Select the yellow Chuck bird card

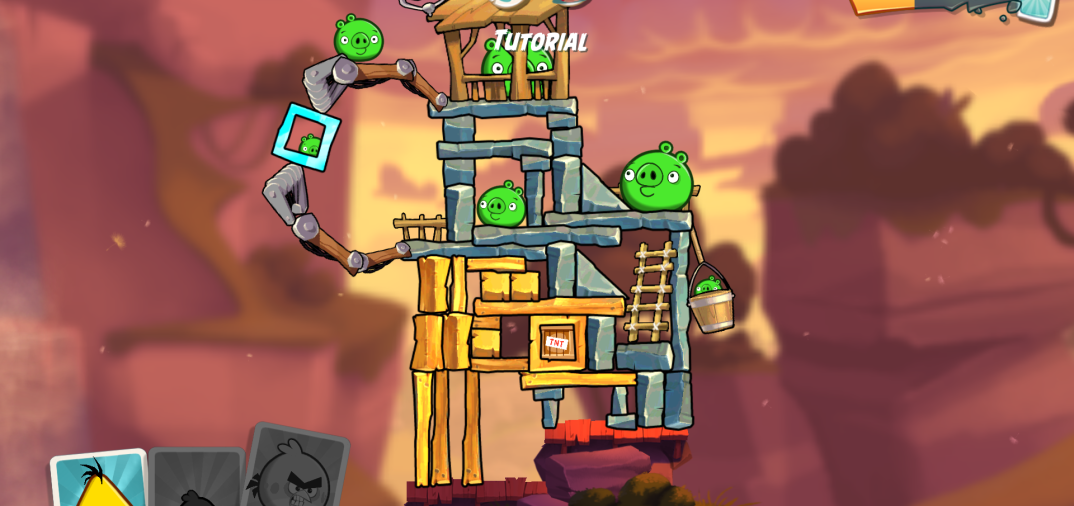100,480
